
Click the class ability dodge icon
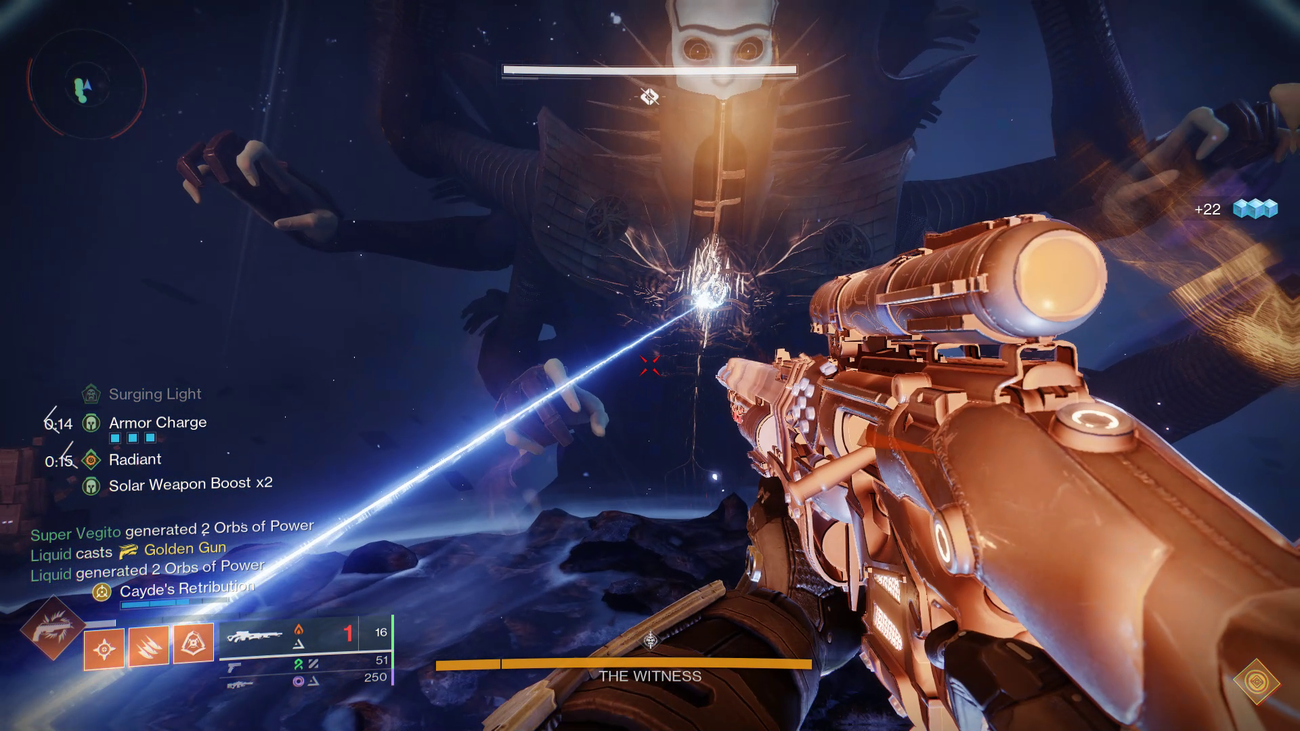pos(104,648)
